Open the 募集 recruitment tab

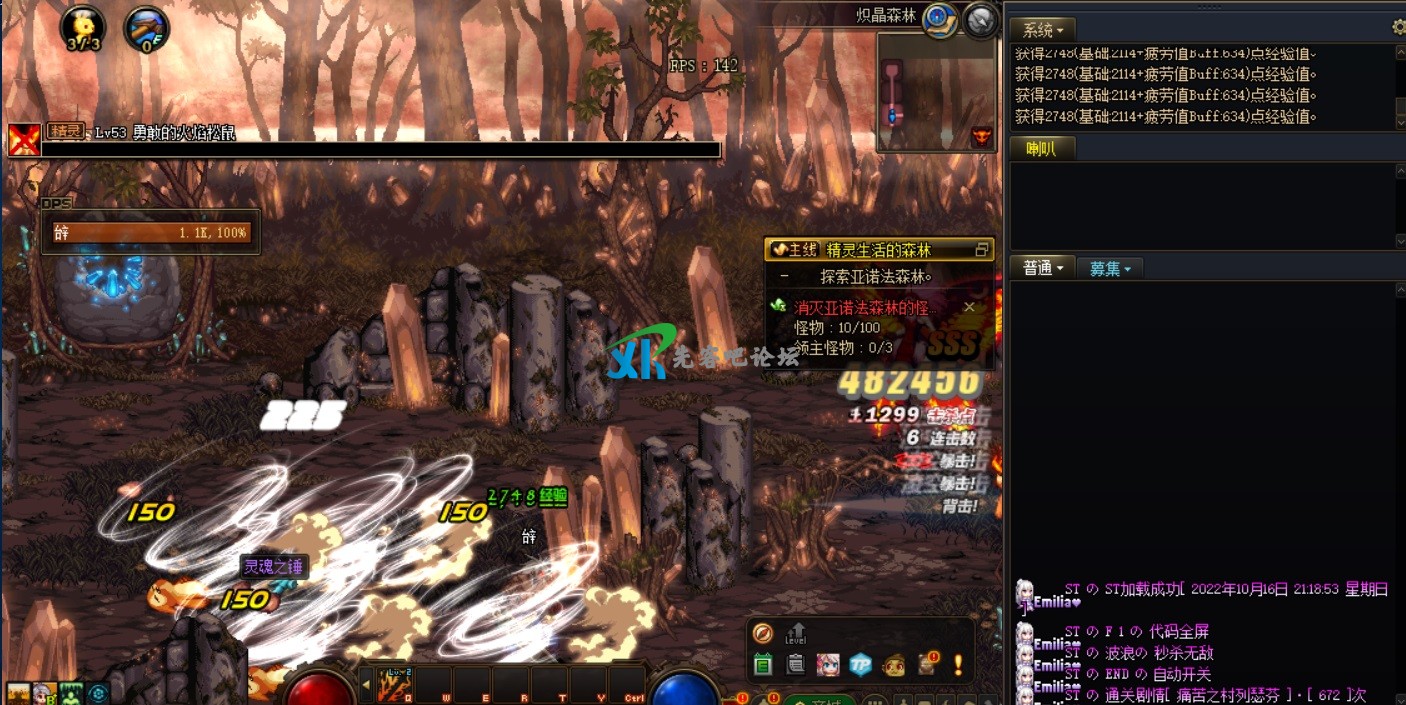pos(1110,268)
